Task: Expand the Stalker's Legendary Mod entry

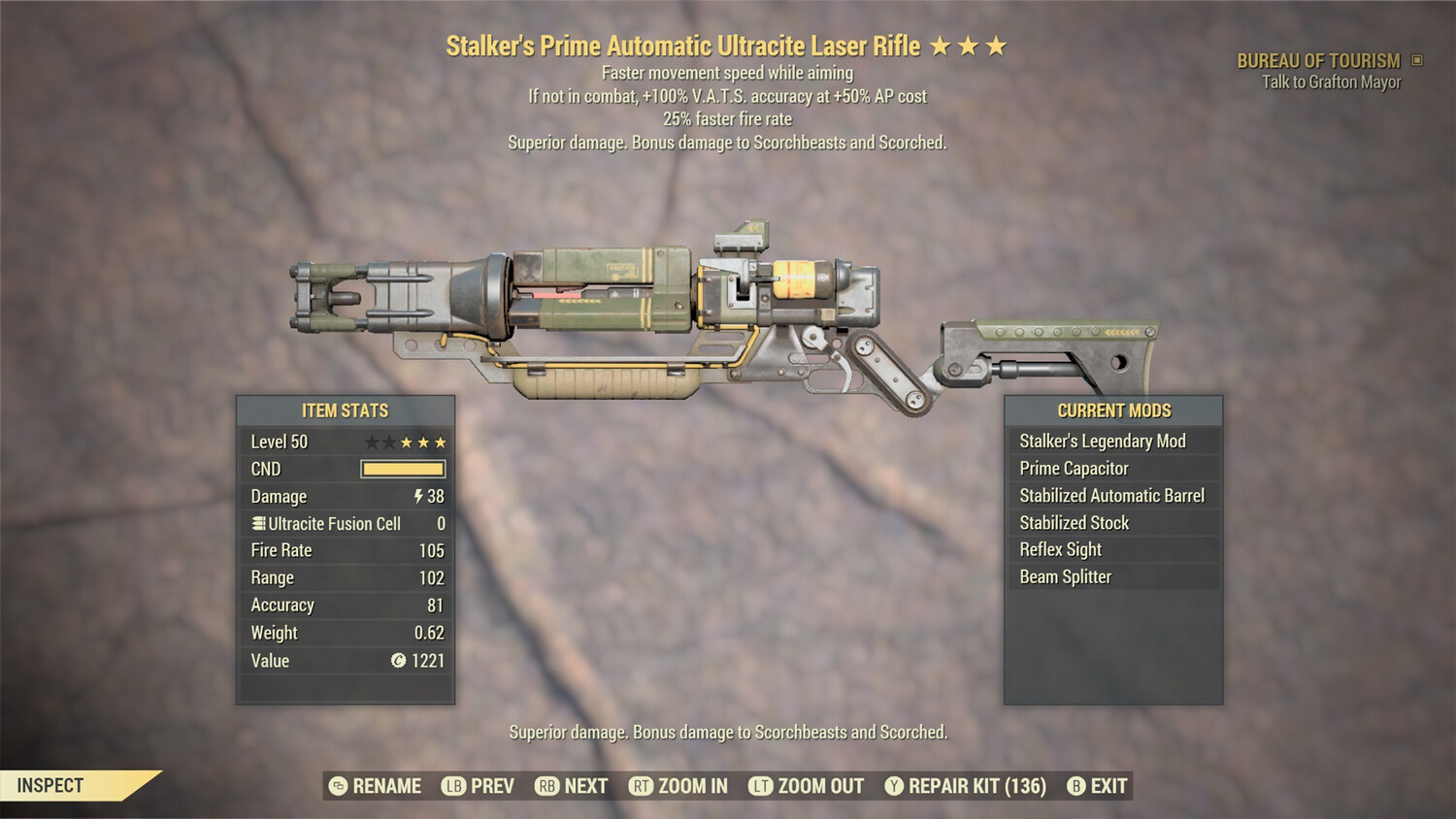Action: coord(1102,441)
